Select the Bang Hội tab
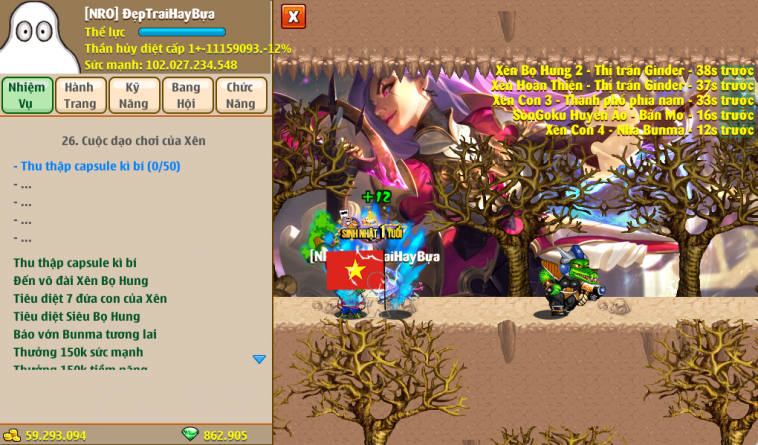 [x=187, y=95]
